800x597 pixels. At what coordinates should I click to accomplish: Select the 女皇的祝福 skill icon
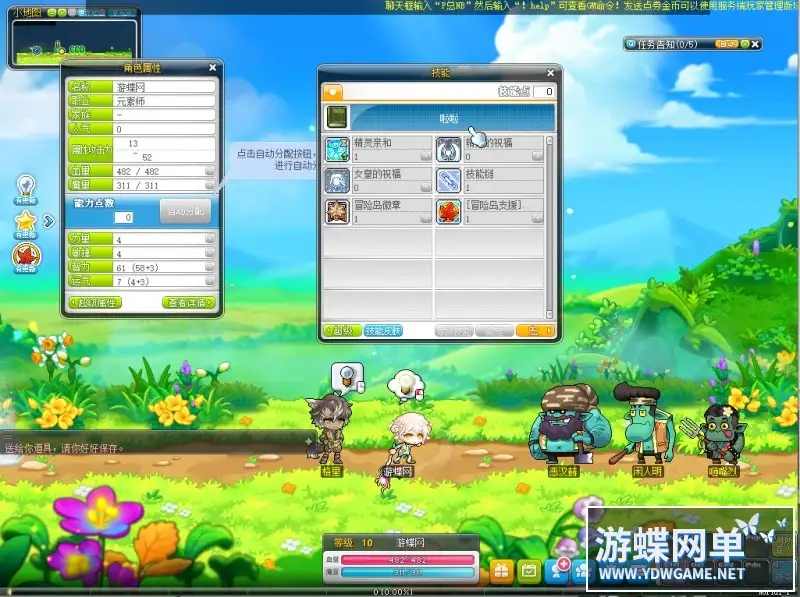[337, 181]
